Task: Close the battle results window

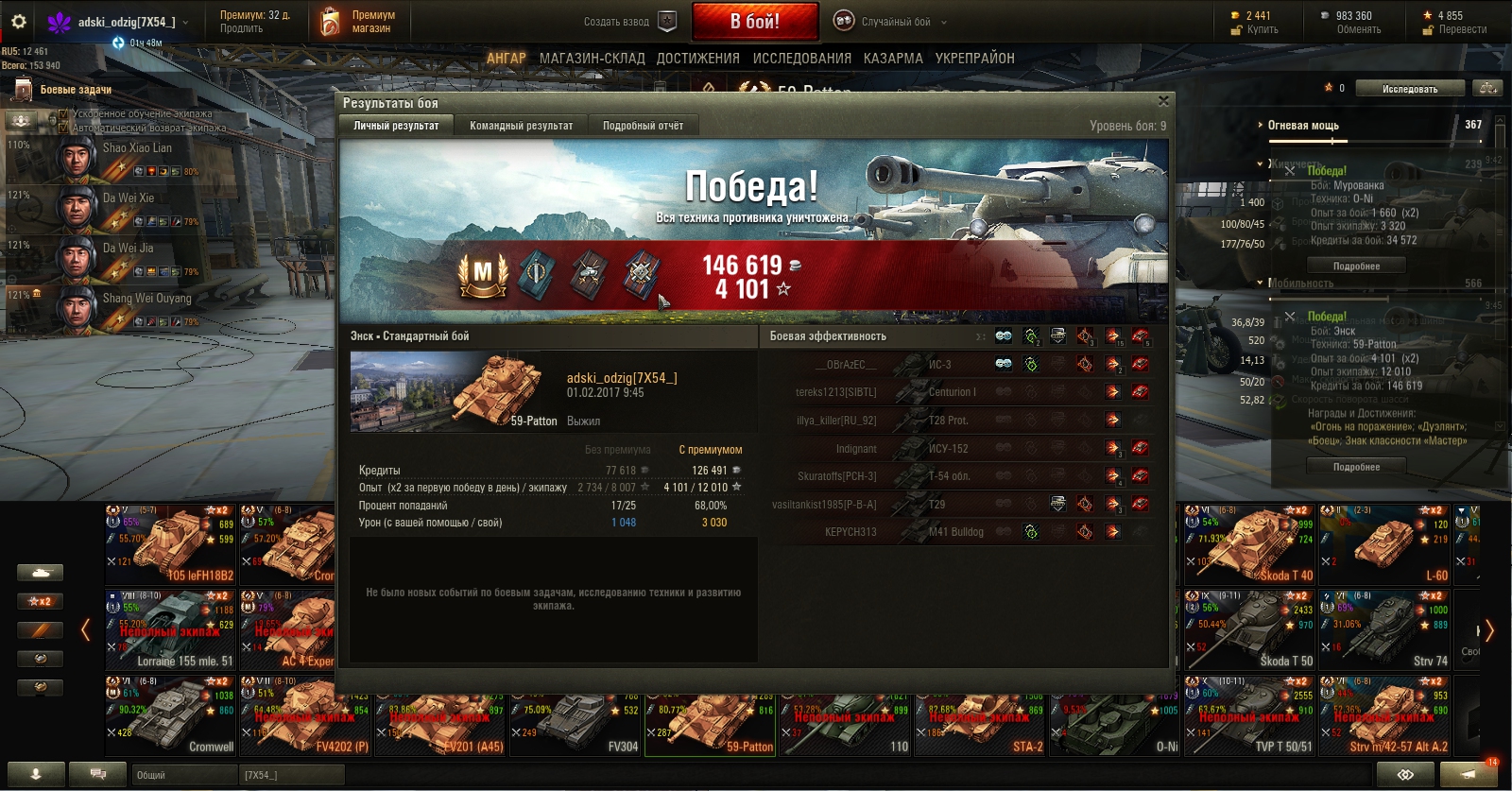Action: tap(1163, 101)
